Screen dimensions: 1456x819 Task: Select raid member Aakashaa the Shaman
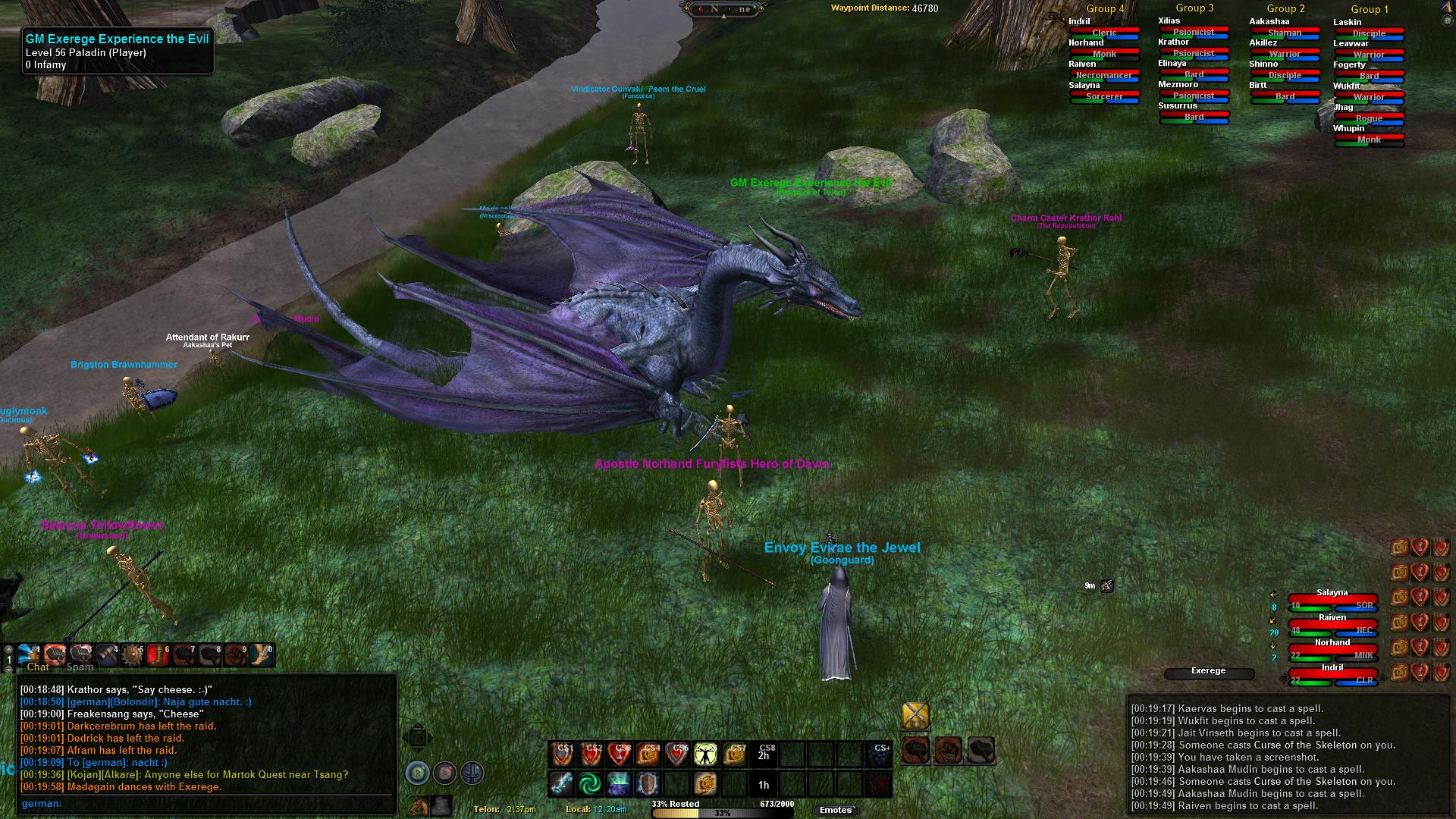(x=1285, y=29)
